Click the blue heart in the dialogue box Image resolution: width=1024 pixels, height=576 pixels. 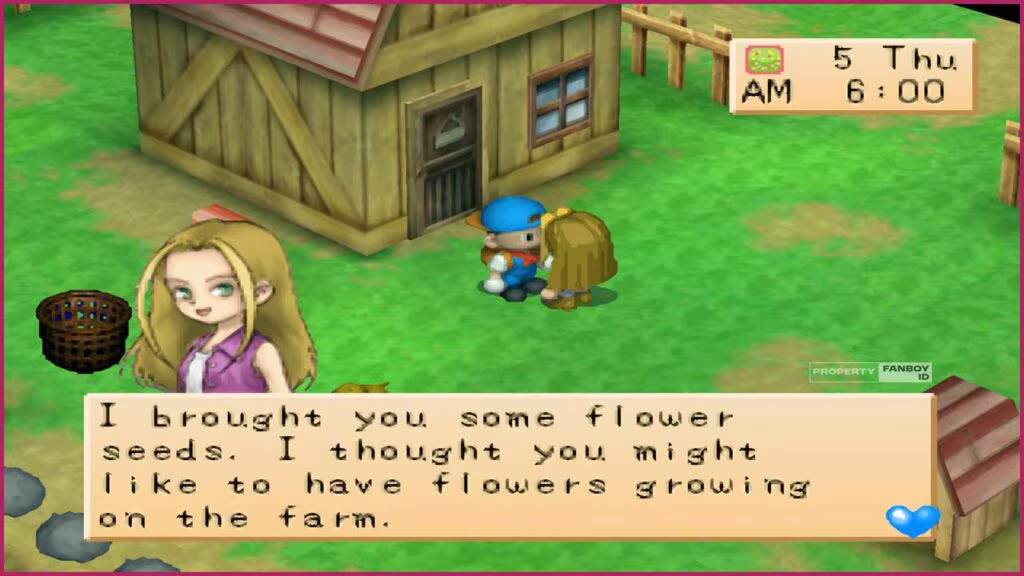(912, 519)
